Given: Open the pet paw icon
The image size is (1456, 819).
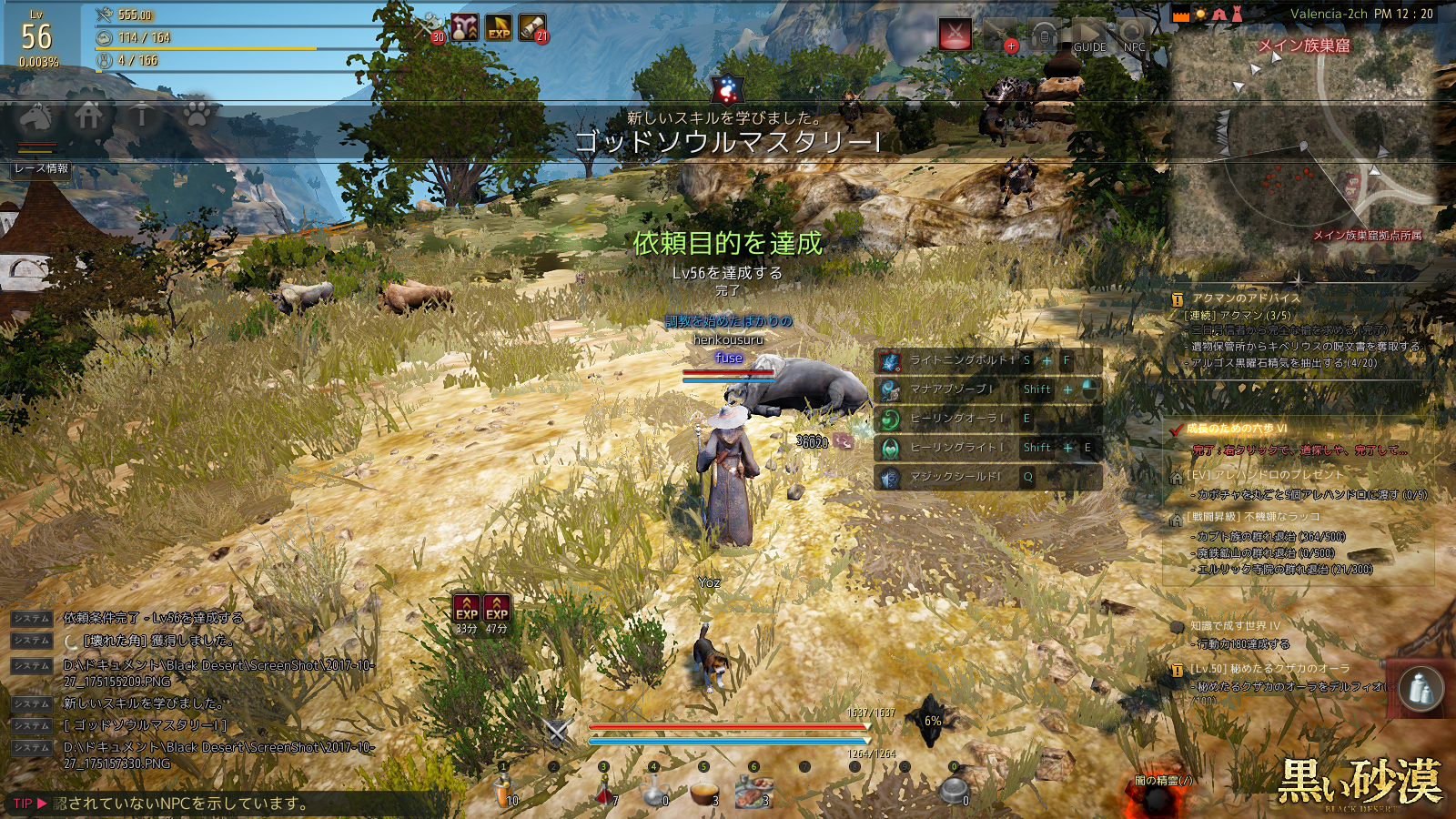Looking at the screenshot, I should [x=197, y=115].
